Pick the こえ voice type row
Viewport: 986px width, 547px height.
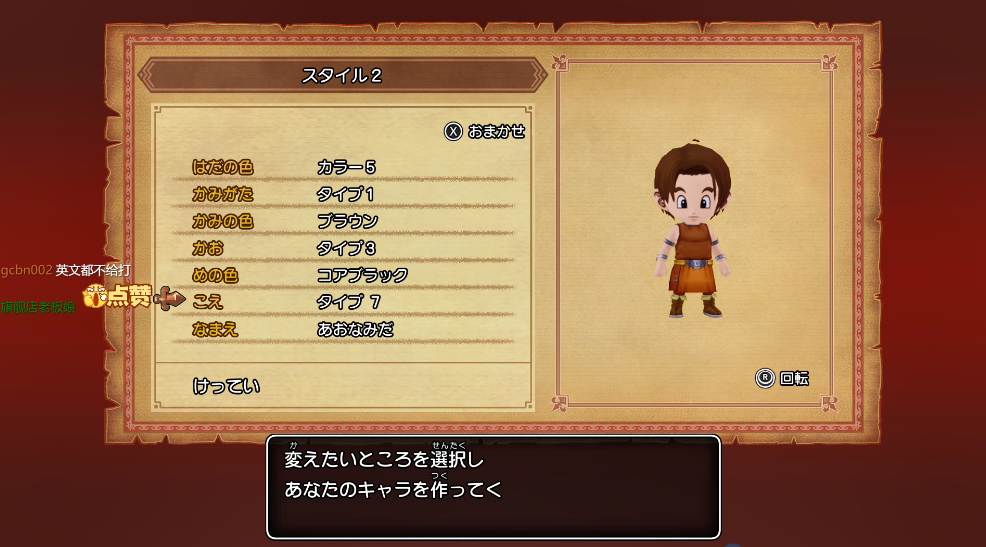[x=209, y=302]
